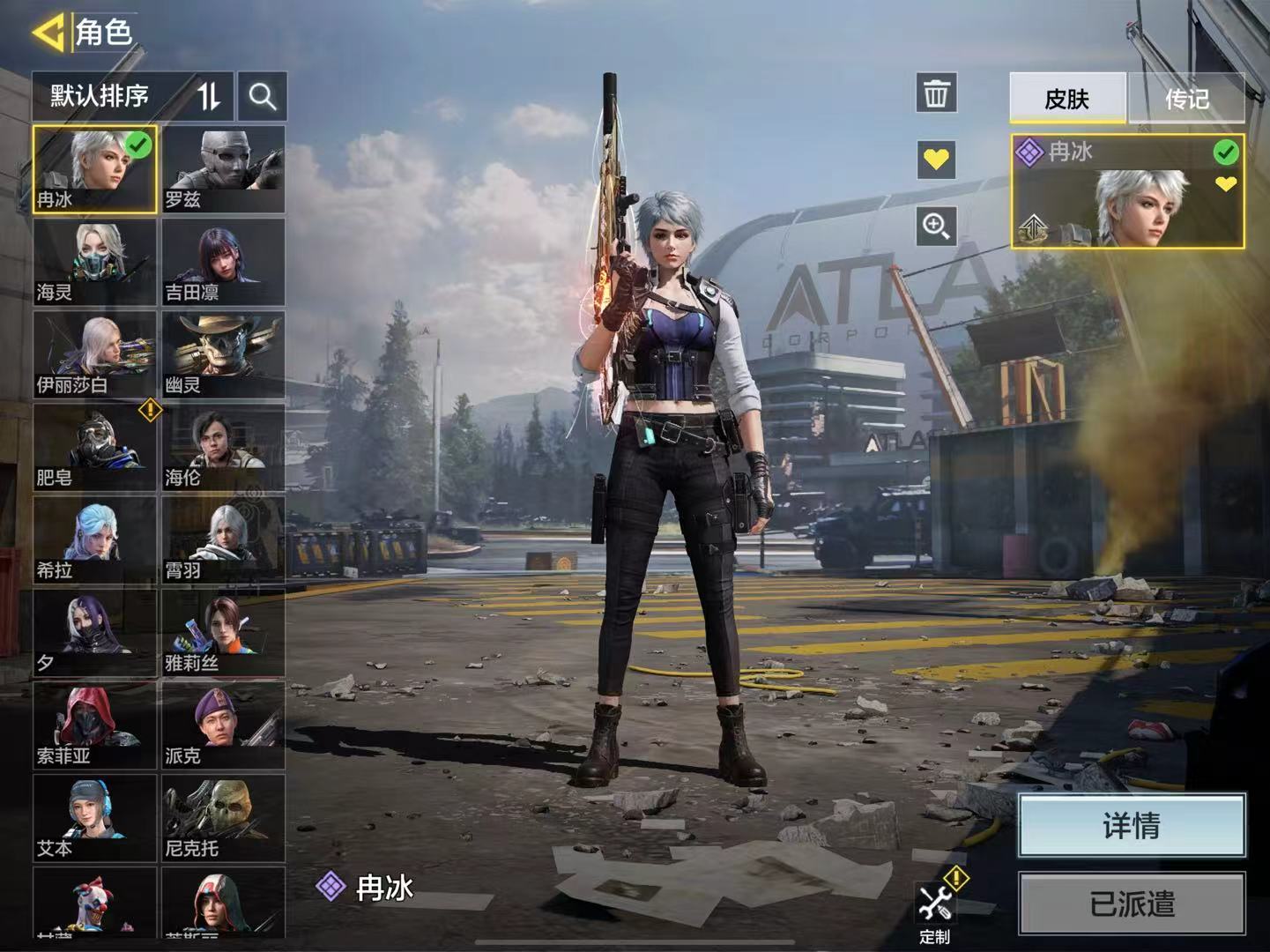Select the 冉冰 skin card
This screenshot has width=1270, height=952.
point(1127,191)
